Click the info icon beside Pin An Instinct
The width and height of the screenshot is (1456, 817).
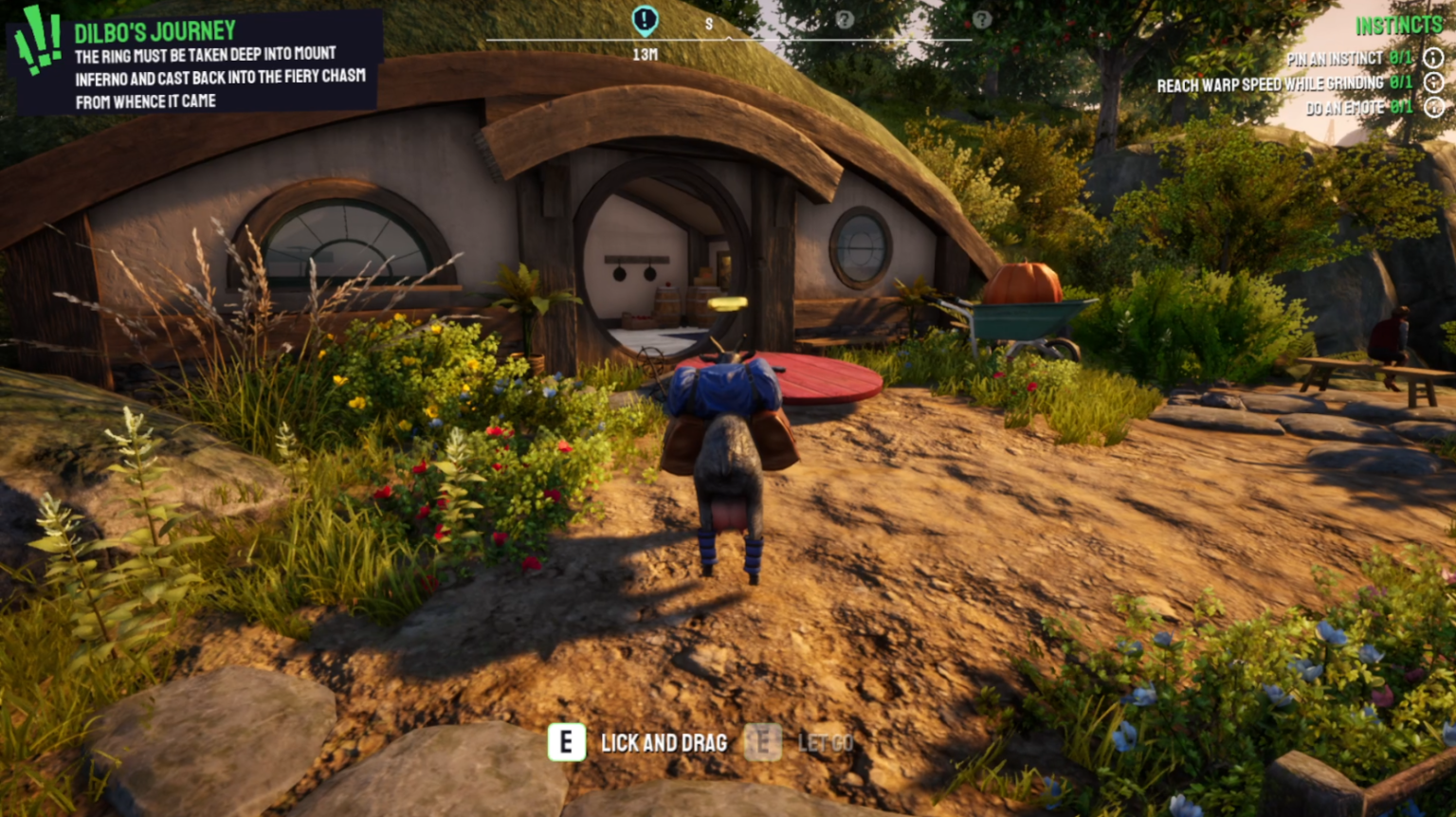(1434, 57)
